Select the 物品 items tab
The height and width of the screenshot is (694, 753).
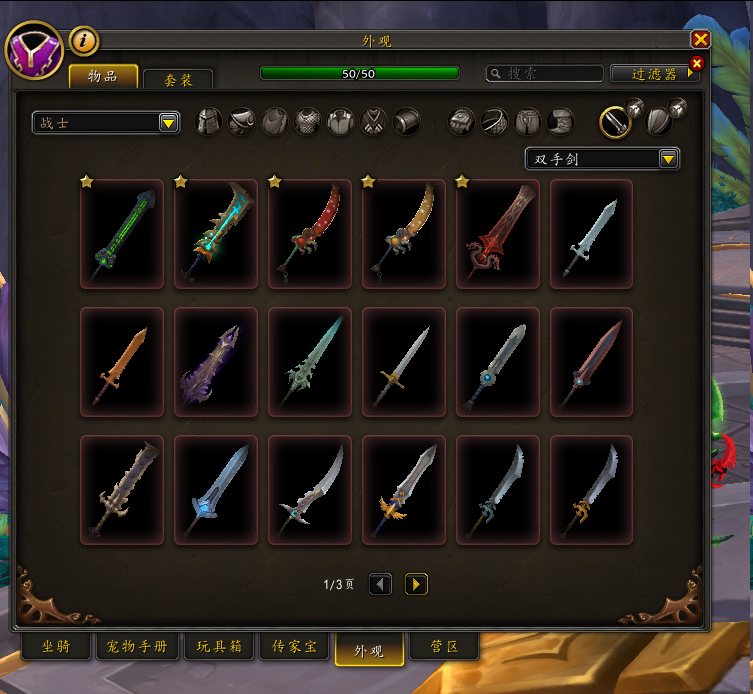(x=103, y=77)
